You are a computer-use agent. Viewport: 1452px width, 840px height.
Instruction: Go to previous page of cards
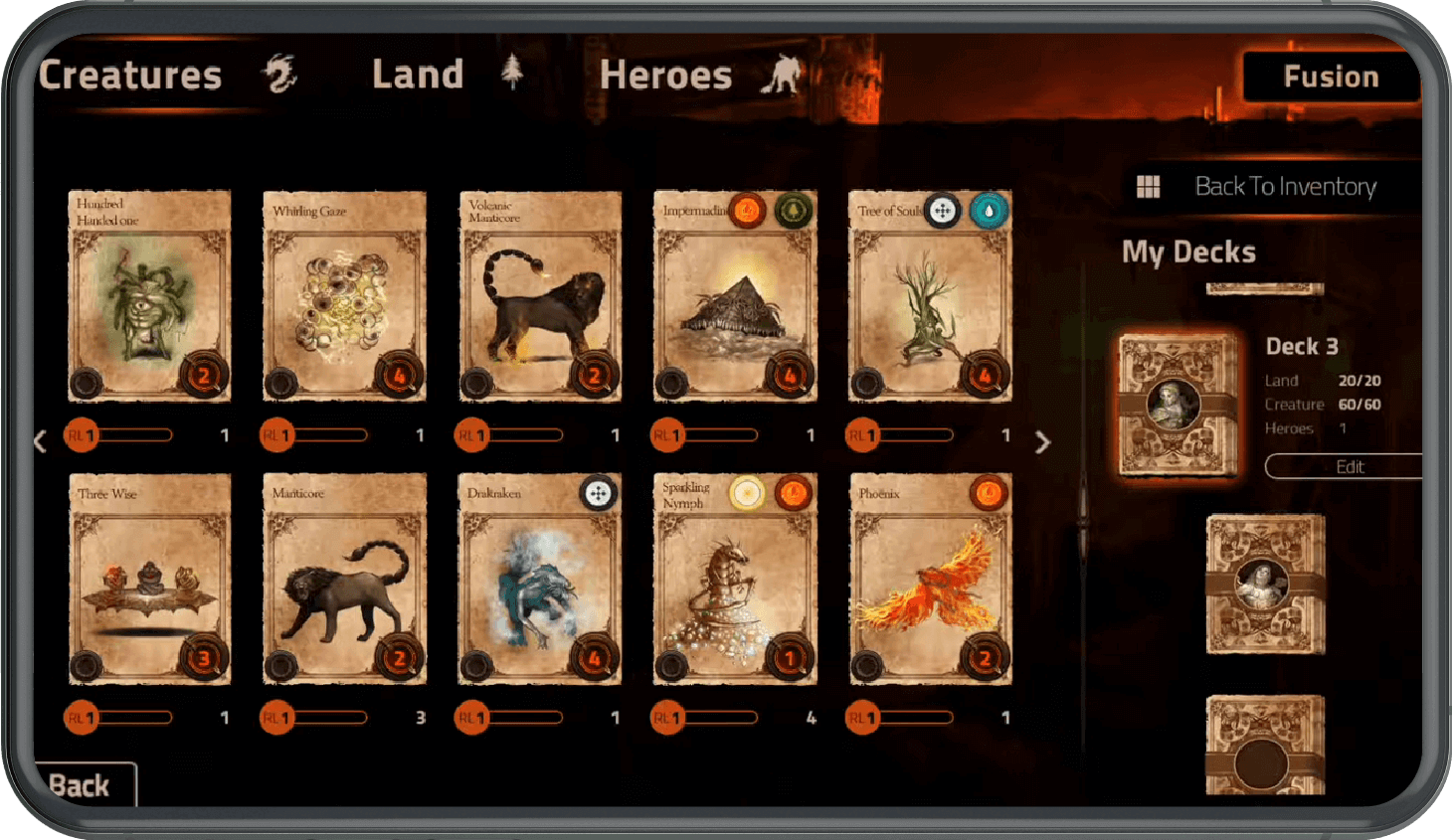point(40,441)
